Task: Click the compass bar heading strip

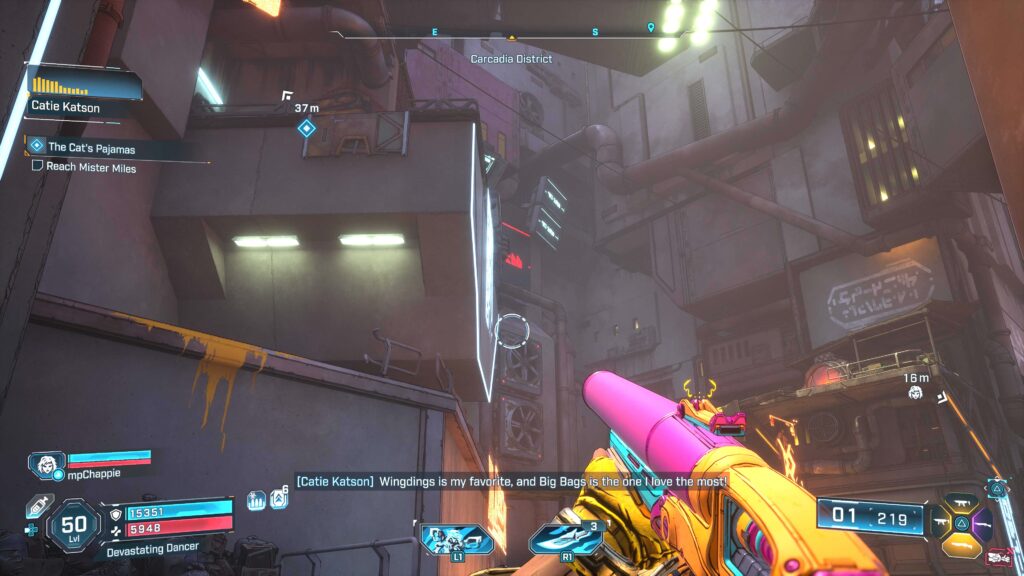Action: (514, 33)
